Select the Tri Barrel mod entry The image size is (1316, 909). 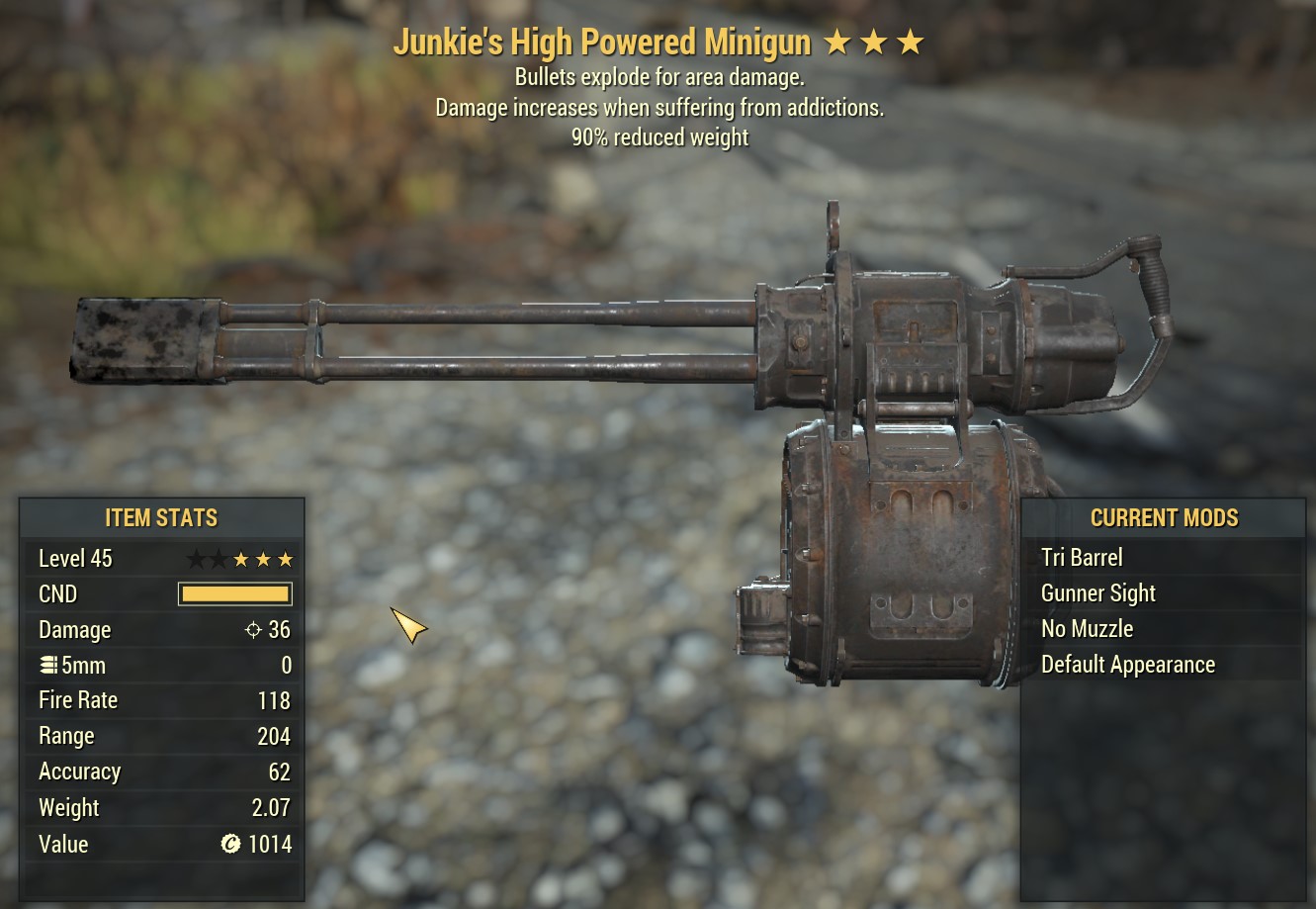pyautogui.click(x=1083, y=558)
